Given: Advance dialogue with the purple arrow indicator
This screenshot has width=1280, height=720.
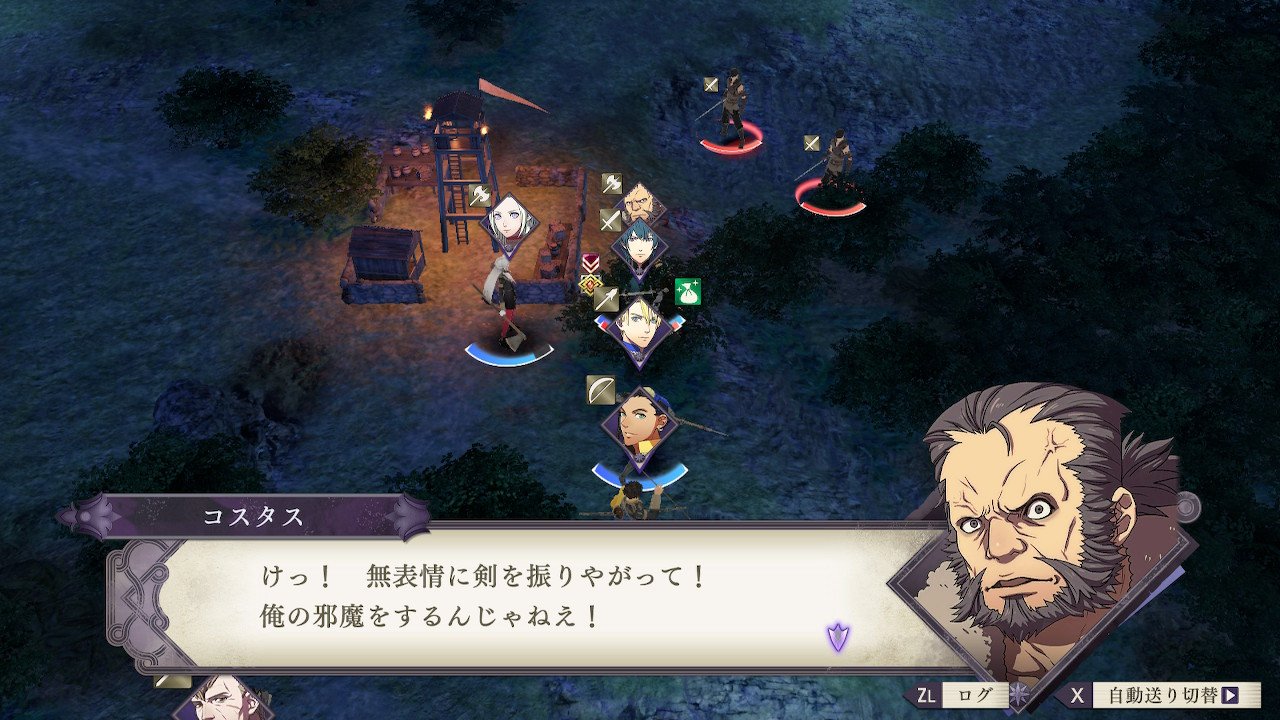Looking at the screenshot, I should 837,636.
